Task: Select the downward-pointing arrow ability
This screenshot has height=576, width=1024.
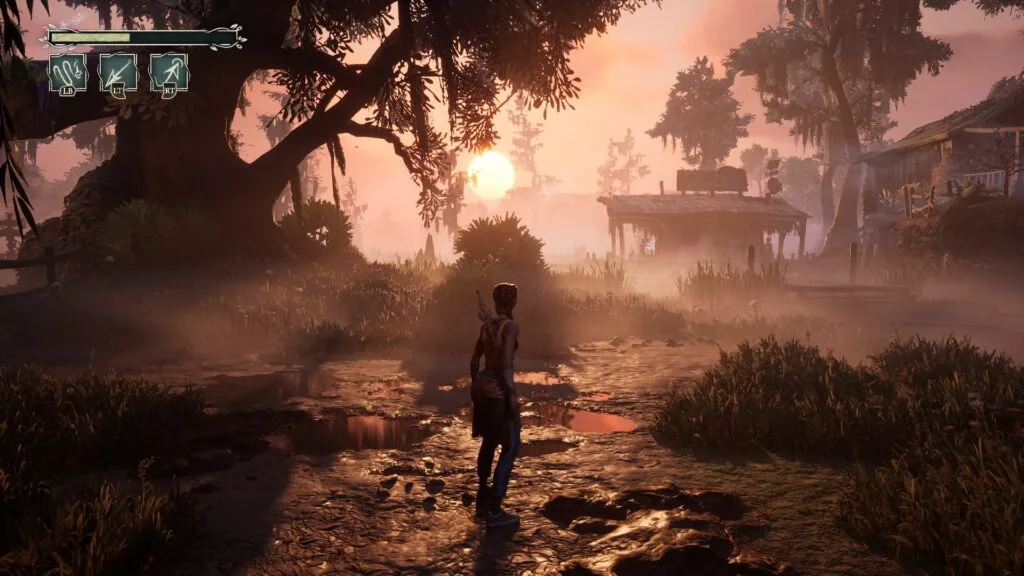Action: point(118,74)
